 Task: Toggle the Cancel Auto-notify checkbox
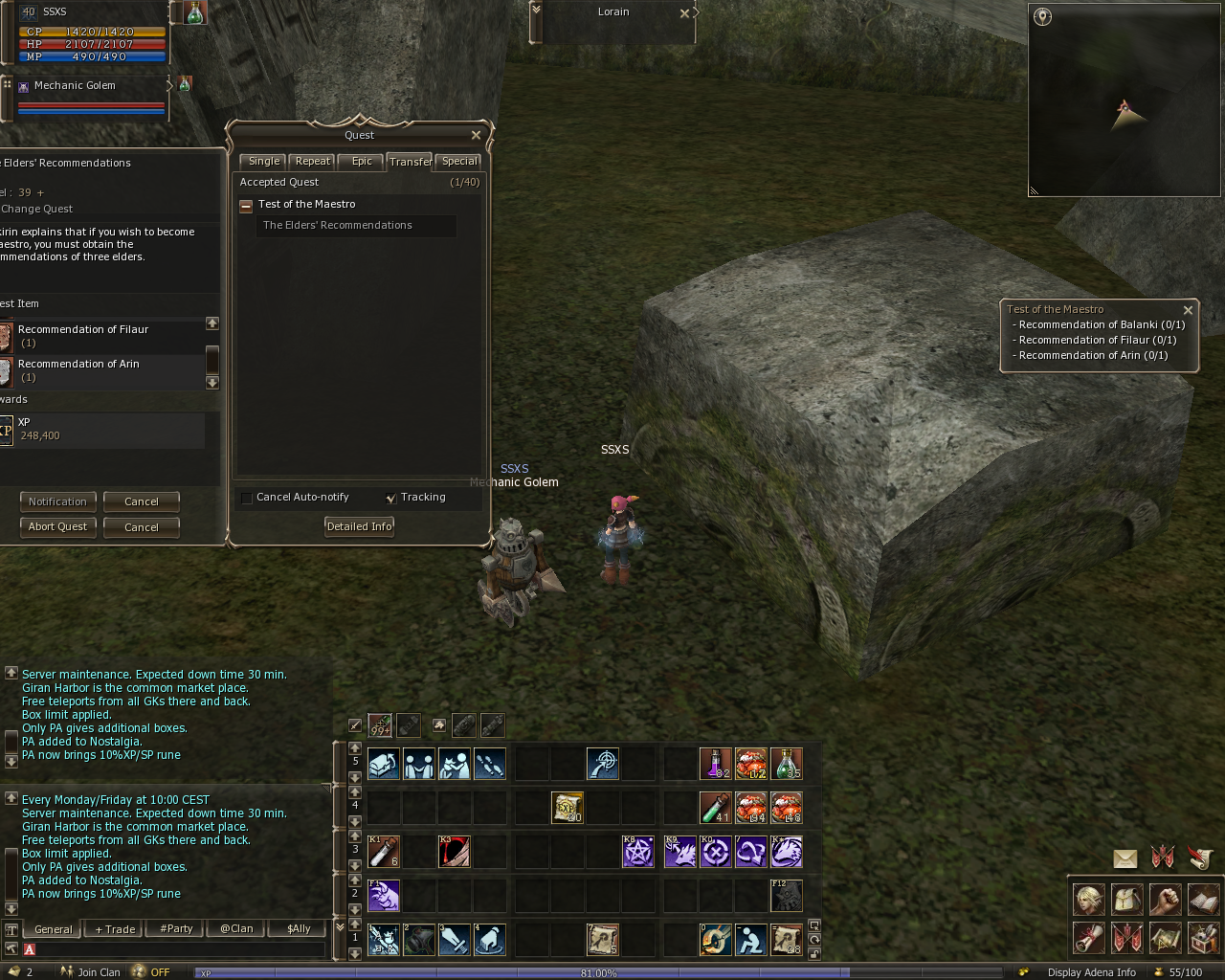(x=247, y=498)
